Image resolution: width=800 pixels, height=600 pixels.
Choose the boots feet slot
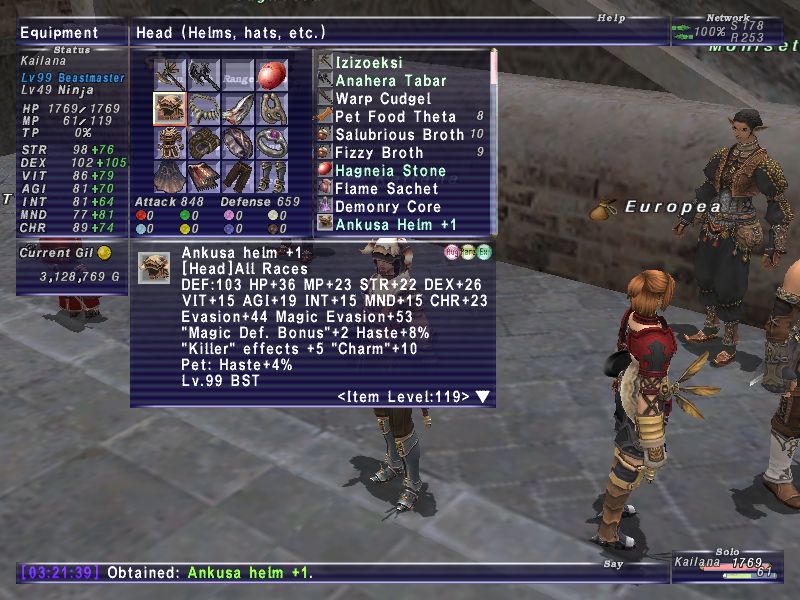[x=272, y=176]
